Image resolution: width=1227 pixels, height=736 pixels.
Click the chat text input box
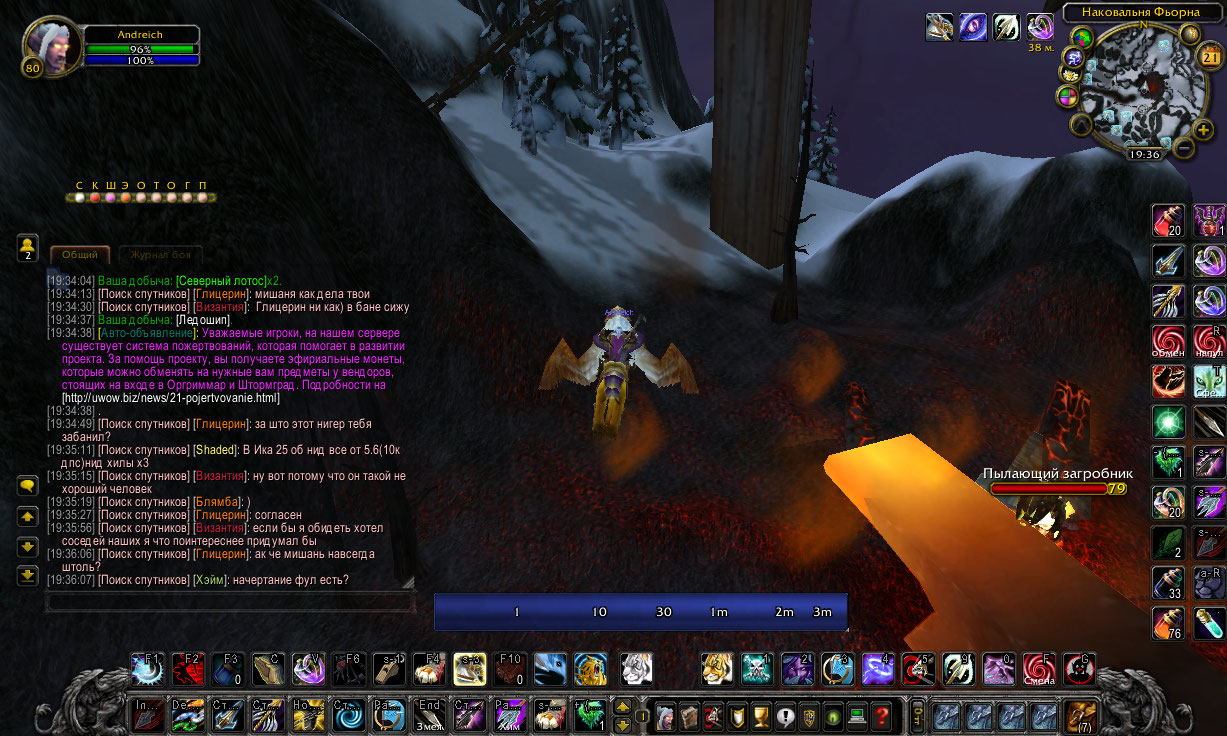(x=230, y=602)
